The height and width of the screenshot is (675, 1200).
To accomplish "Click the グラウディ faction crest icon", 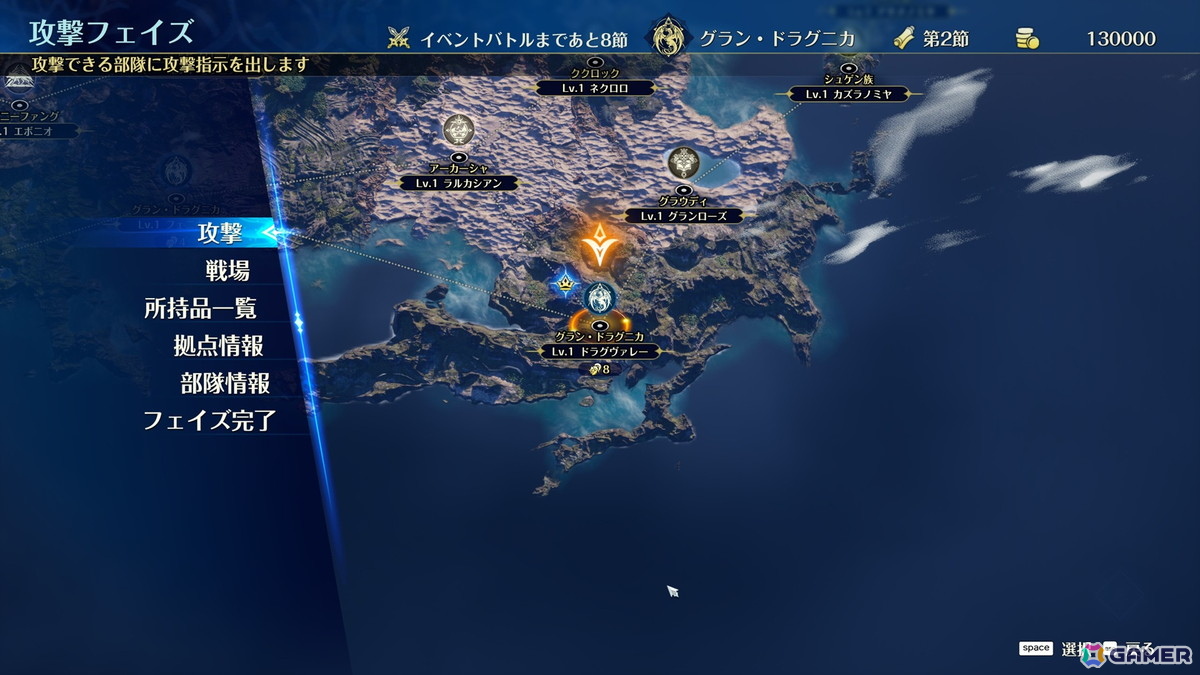I will [x=684, y=161].
